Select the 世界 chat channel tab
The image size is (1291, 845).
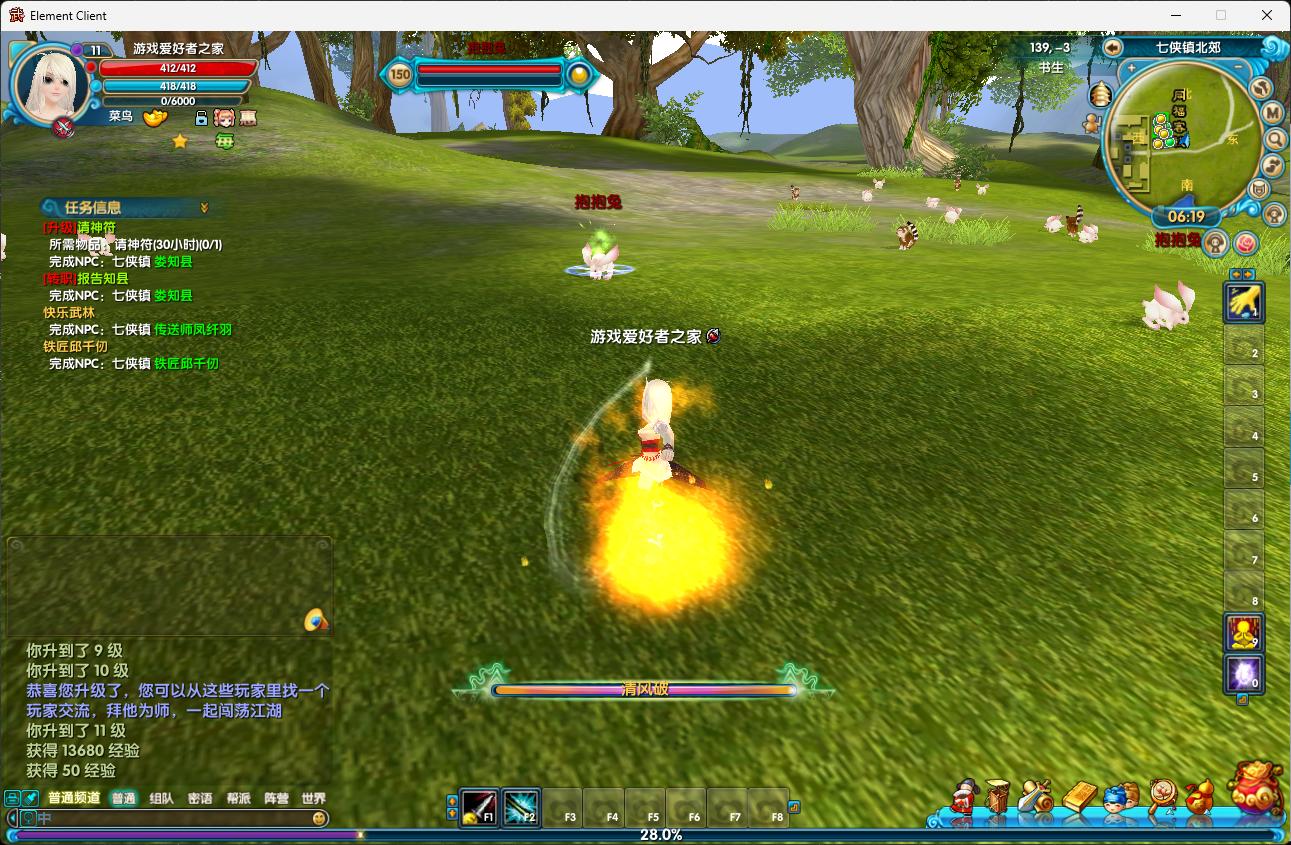313,798
